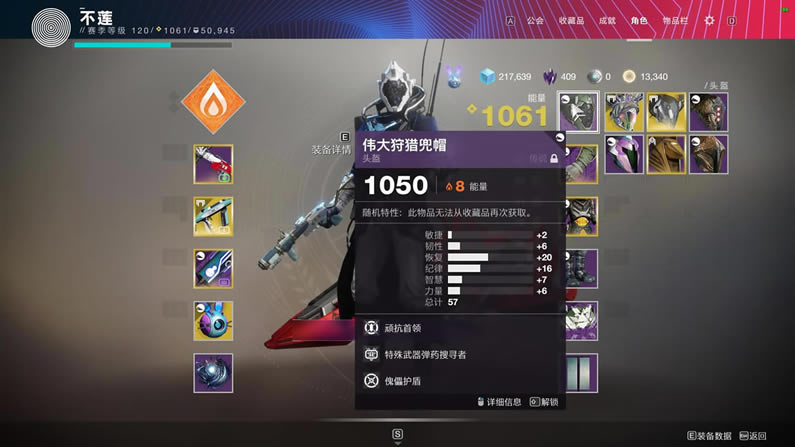795x447 pixels.
Task: Select the swirling orb slot below the Ghost
Action: click(213, 373)
